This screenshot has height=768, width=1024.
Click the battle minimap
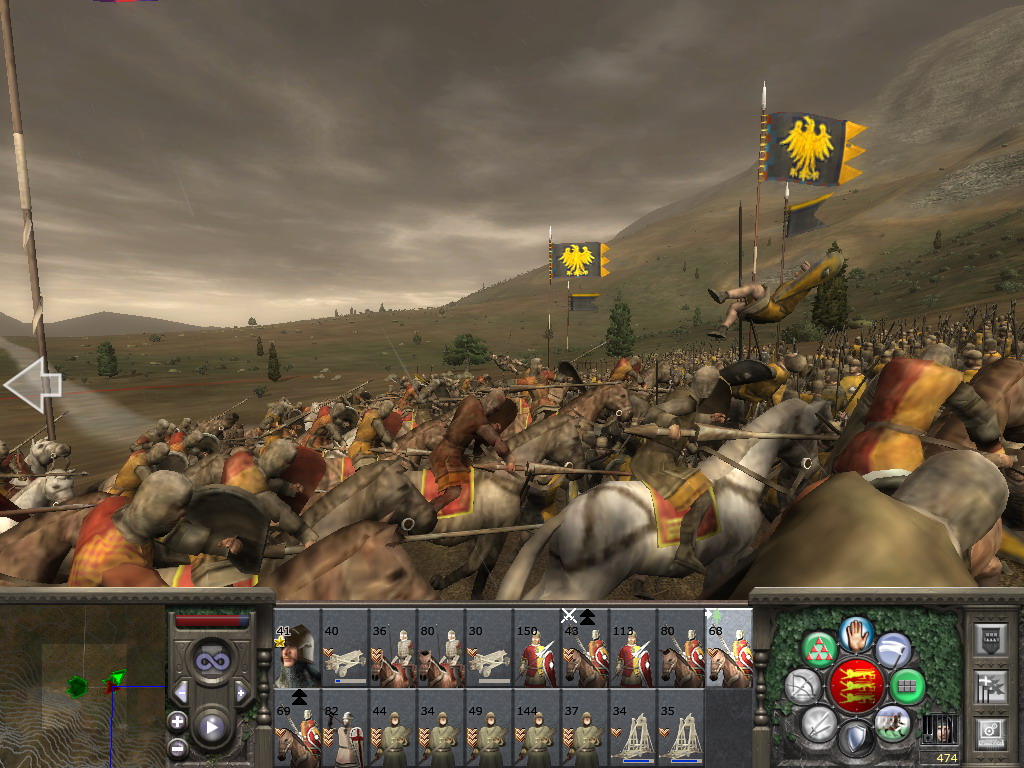pyautogui.click(x=82, y=685)
